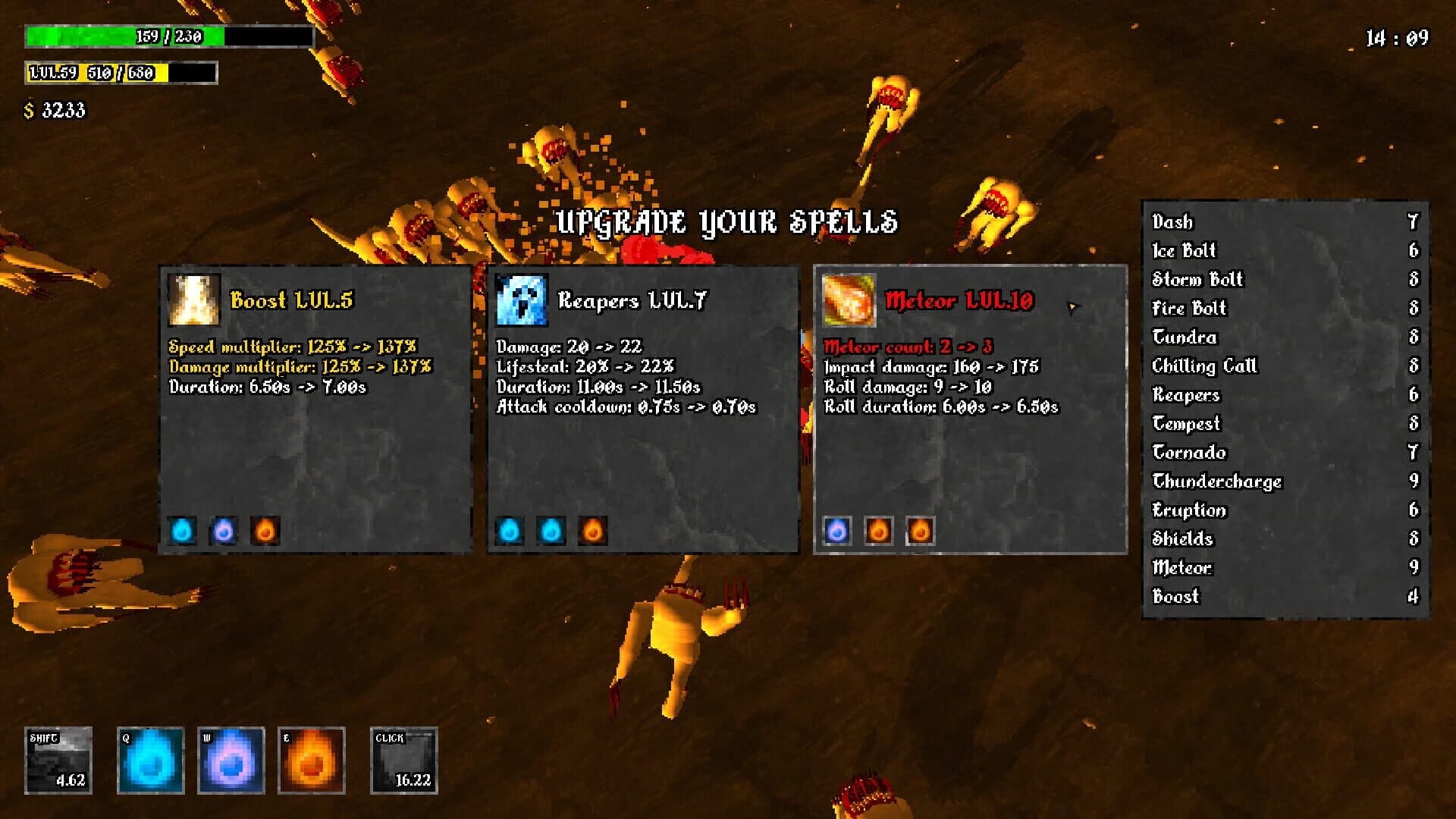Viewport: 1456px width, 819px height.
Task: Select the Q blue flame spell in hotbar
Action: (150, 760)
